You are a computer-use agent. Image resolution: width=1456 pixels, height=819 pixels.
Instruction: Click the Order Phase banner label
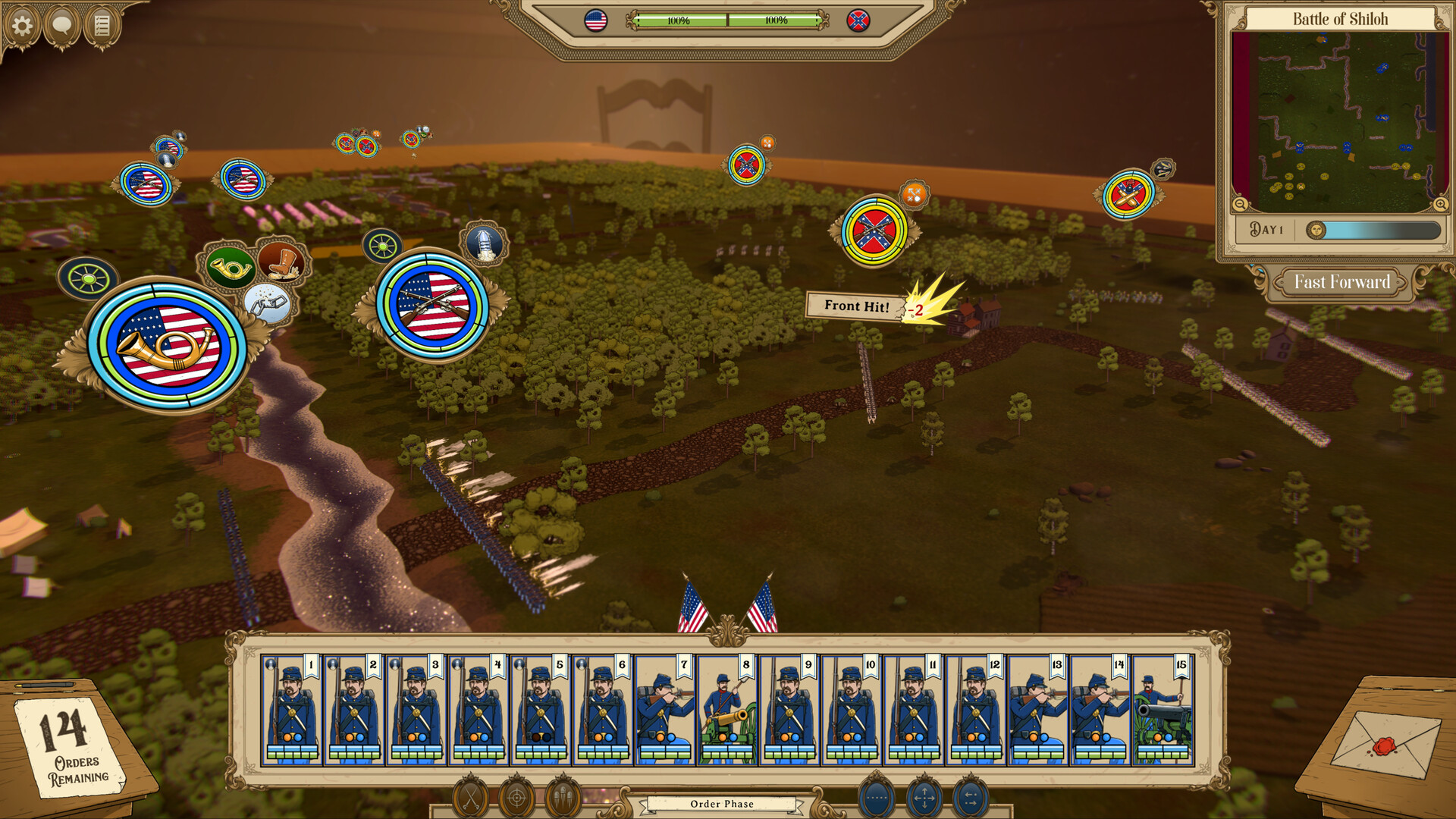click(720, 803)
